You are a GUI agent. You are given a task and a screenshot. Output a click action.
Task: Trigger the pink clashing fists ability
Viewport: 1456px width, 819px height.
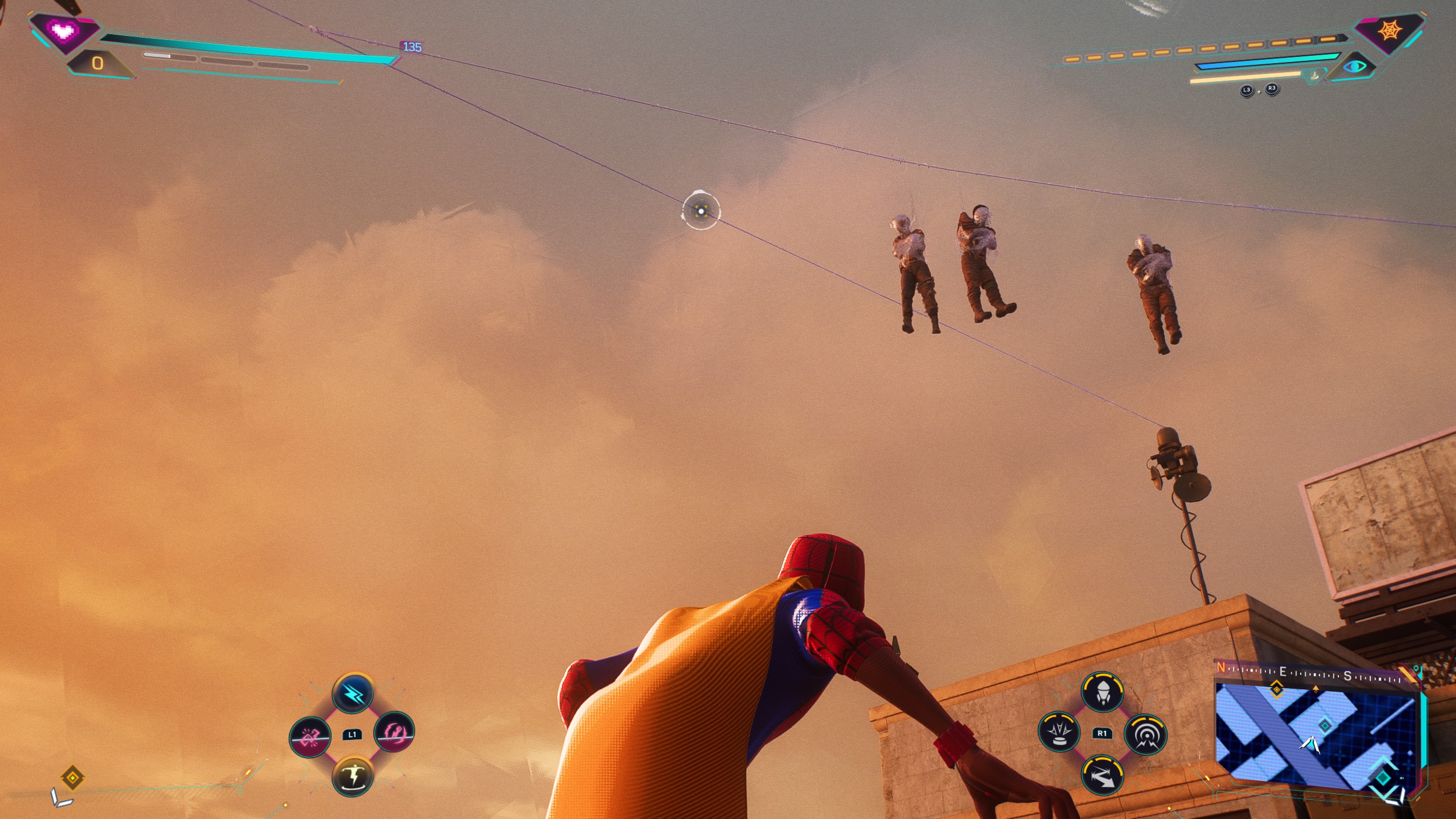tap(310, 736)
